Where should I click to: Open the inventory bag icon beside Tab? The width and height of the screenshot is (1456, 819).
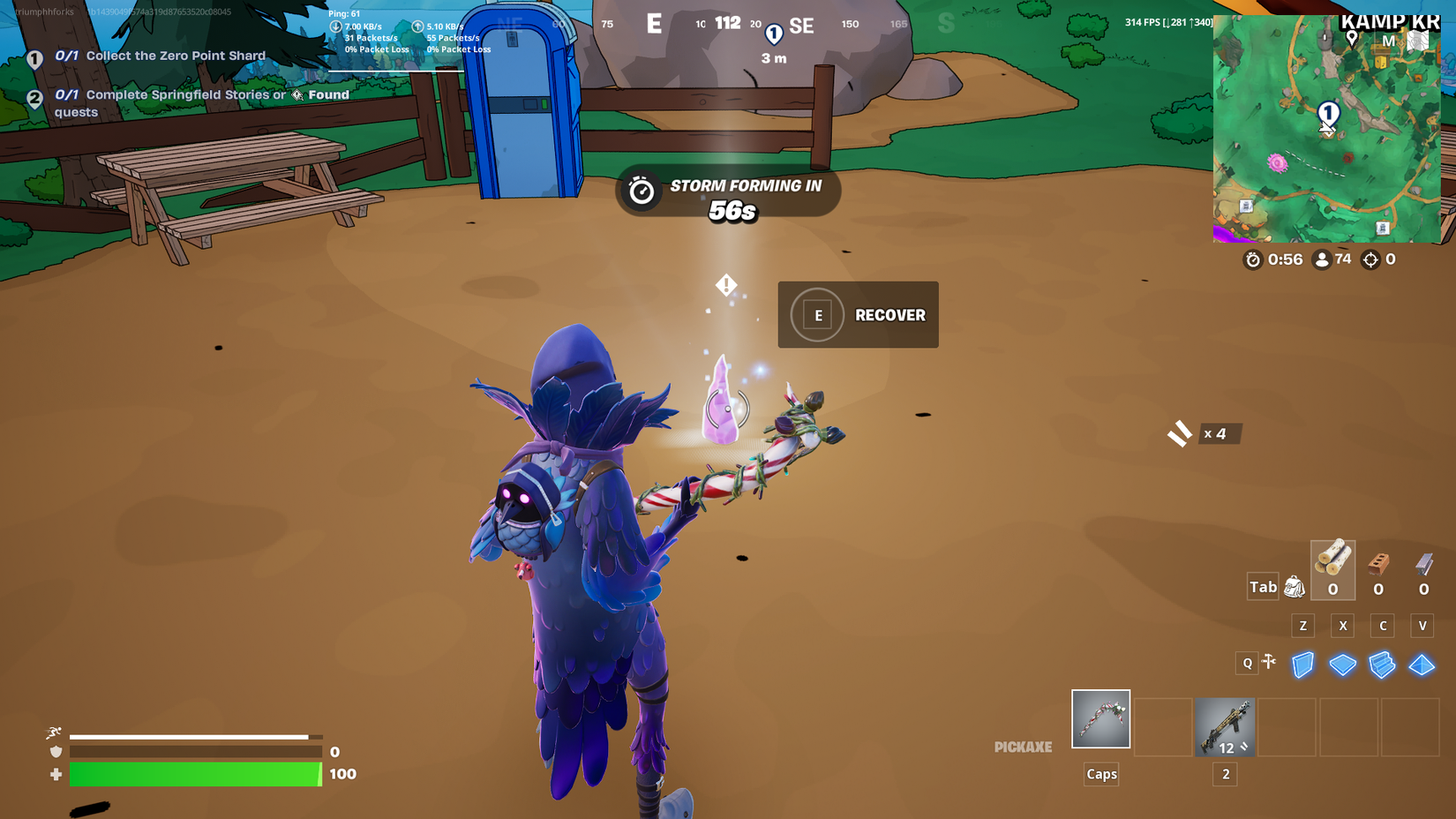[x=1294, y=586]
